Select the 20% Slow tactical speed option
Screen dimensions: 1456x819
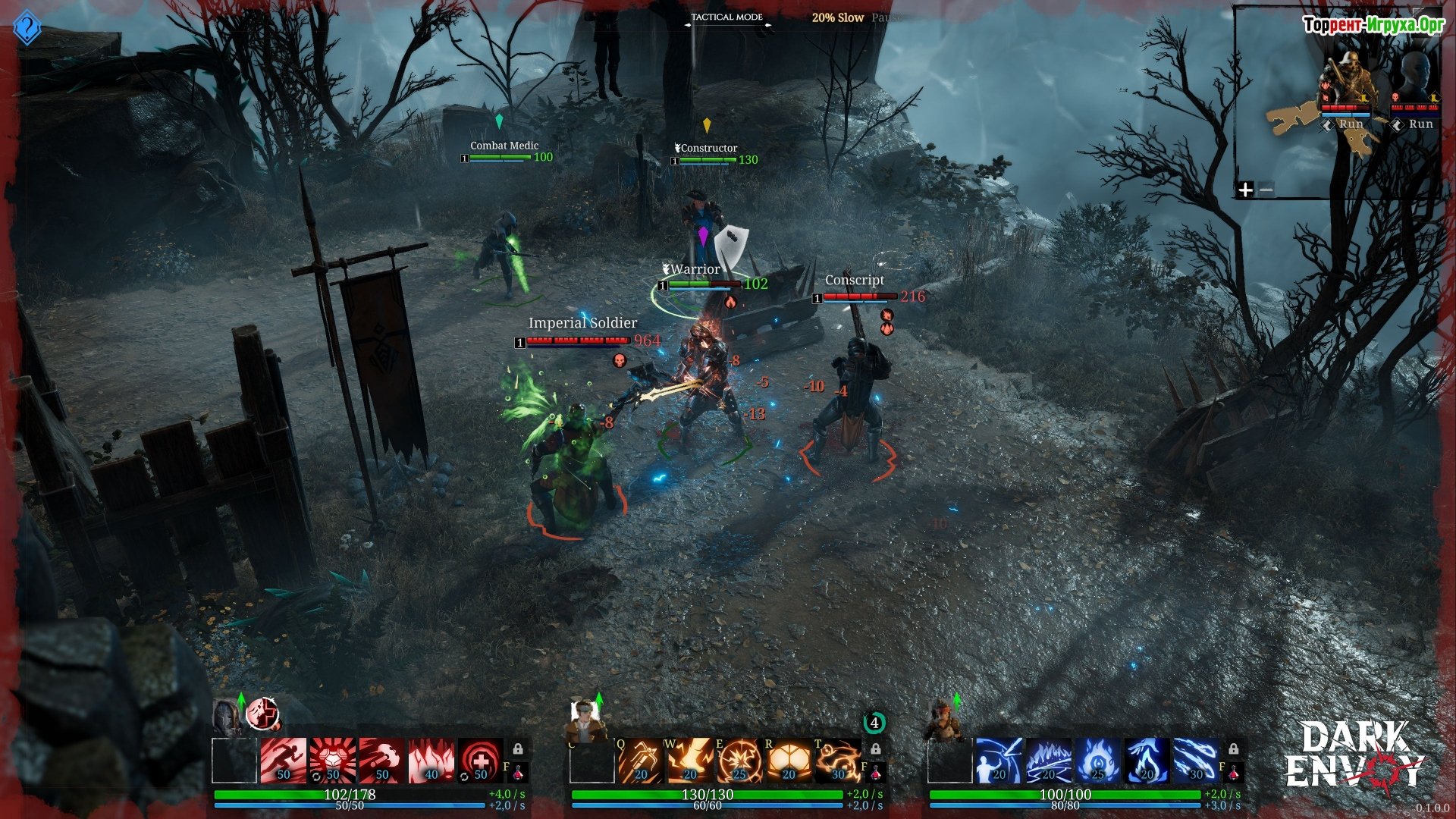click(837, 17)
